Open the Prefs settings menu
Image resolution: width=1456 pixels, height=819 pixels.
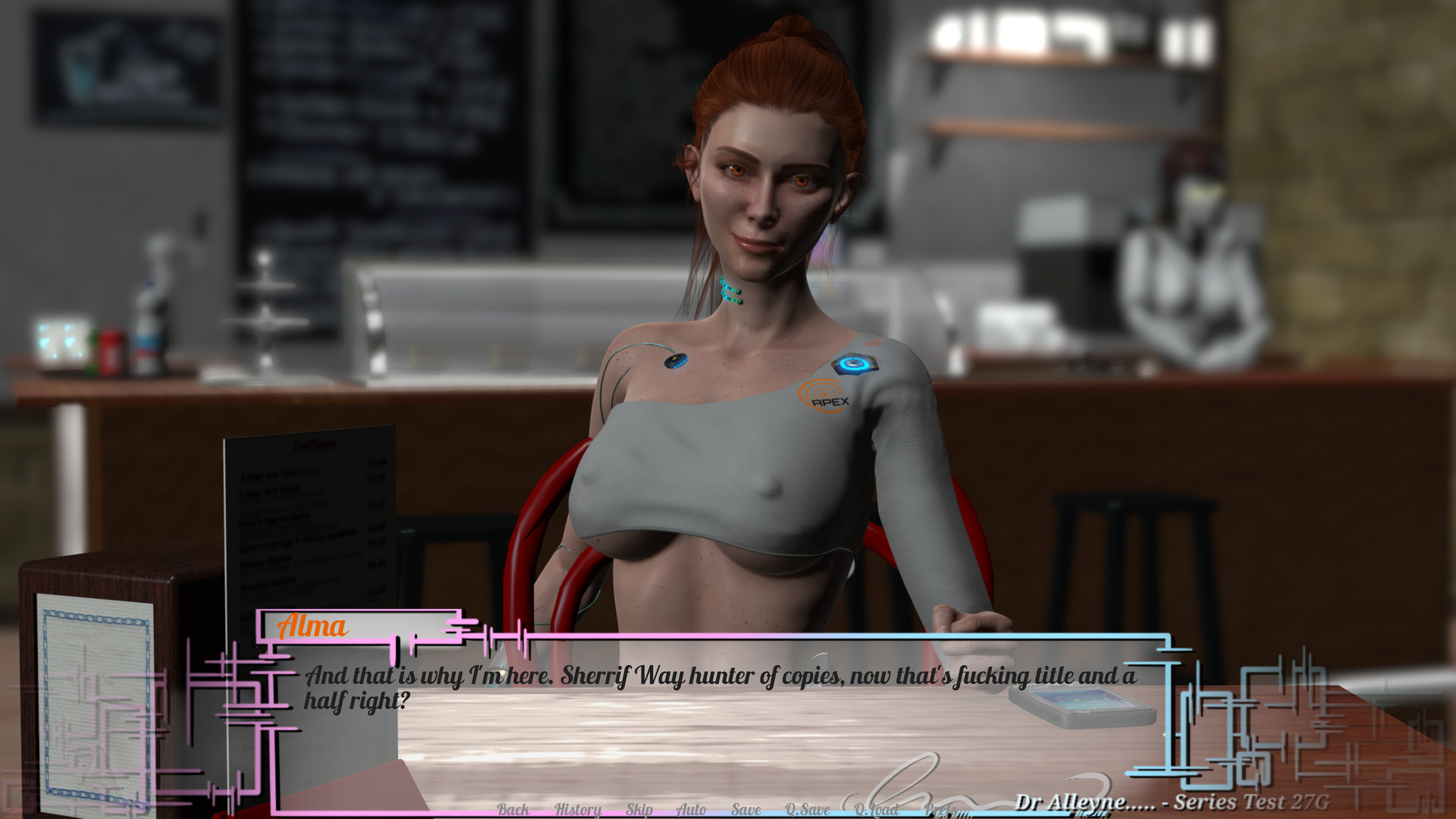pyautogui.click(x=940, y=809)
